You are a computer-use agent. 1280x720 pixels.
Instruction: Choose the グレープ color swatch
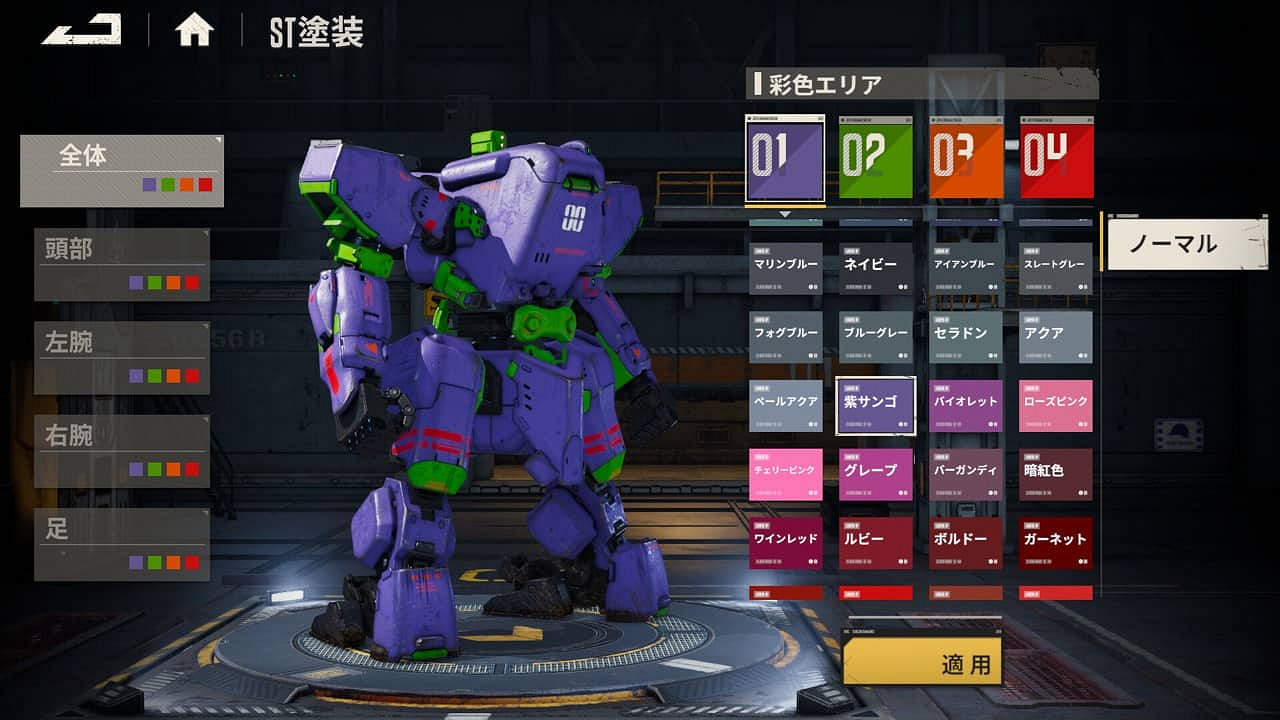[x=876, y=473]
